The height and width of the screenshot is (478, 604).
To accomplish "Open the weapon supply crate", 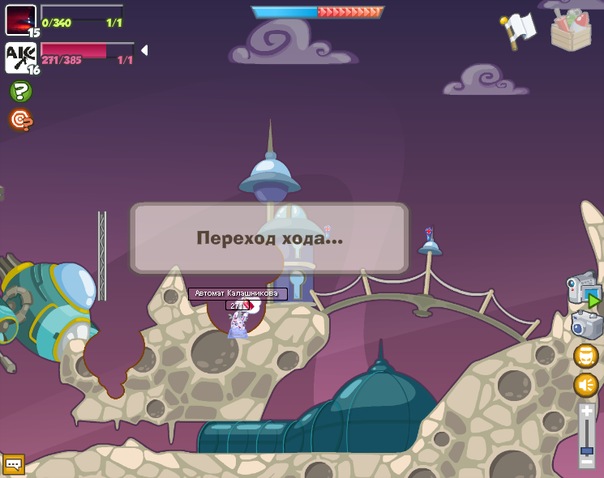I will point(571,28).
